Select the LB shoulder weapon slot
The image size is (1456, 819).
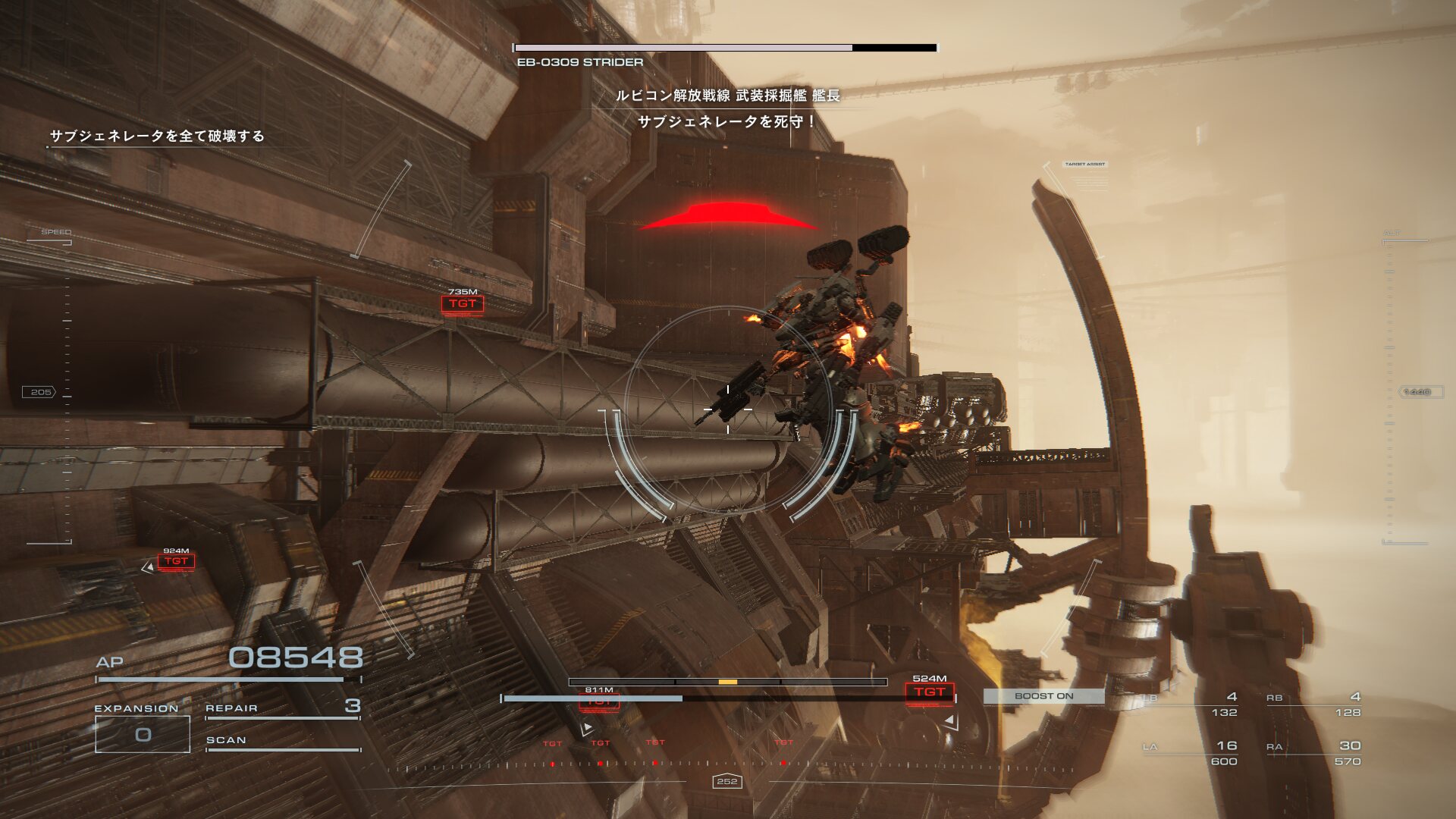[1191, 704]
